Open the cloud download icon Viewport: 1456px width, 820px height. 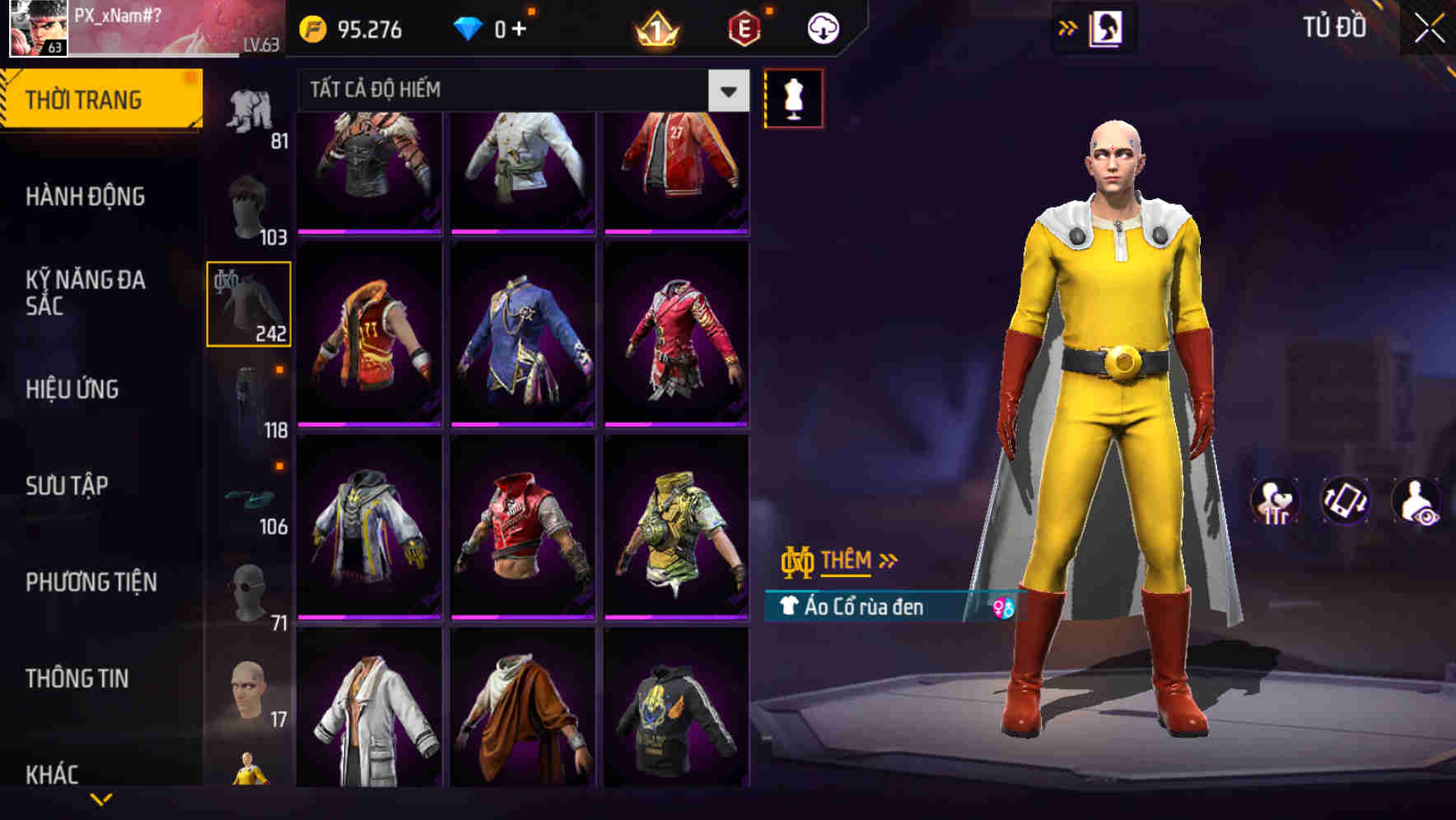(x=822, y=27)
